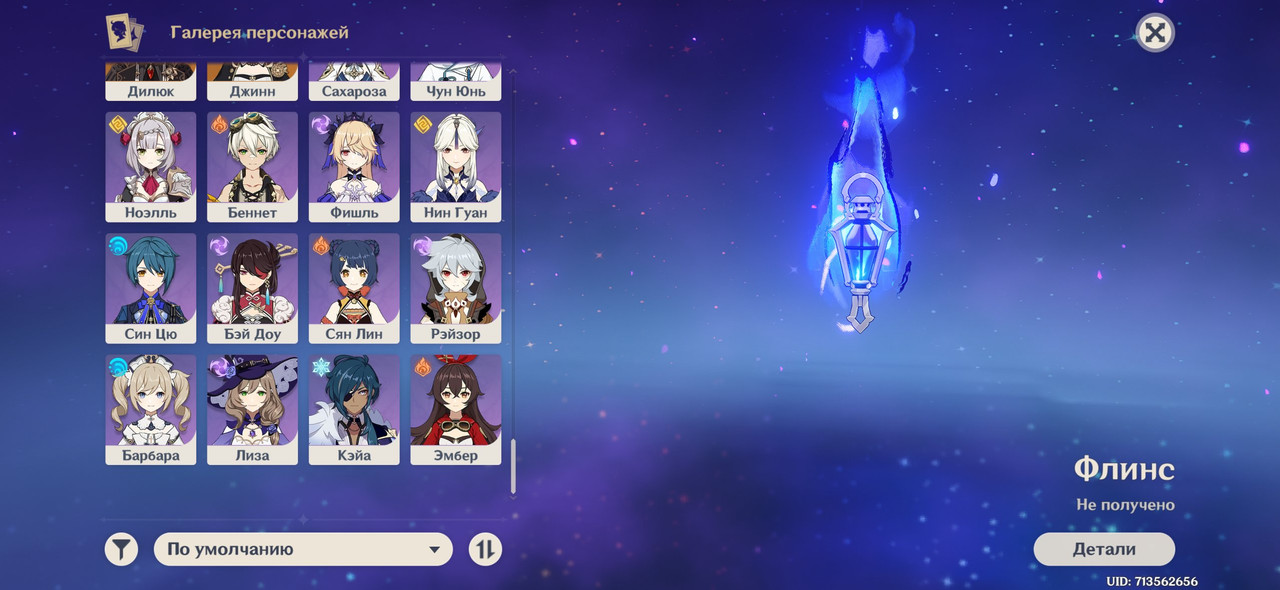Select the partially visible Дилюк card
Screen dimensions: 1280x590
tap(151, 82)
